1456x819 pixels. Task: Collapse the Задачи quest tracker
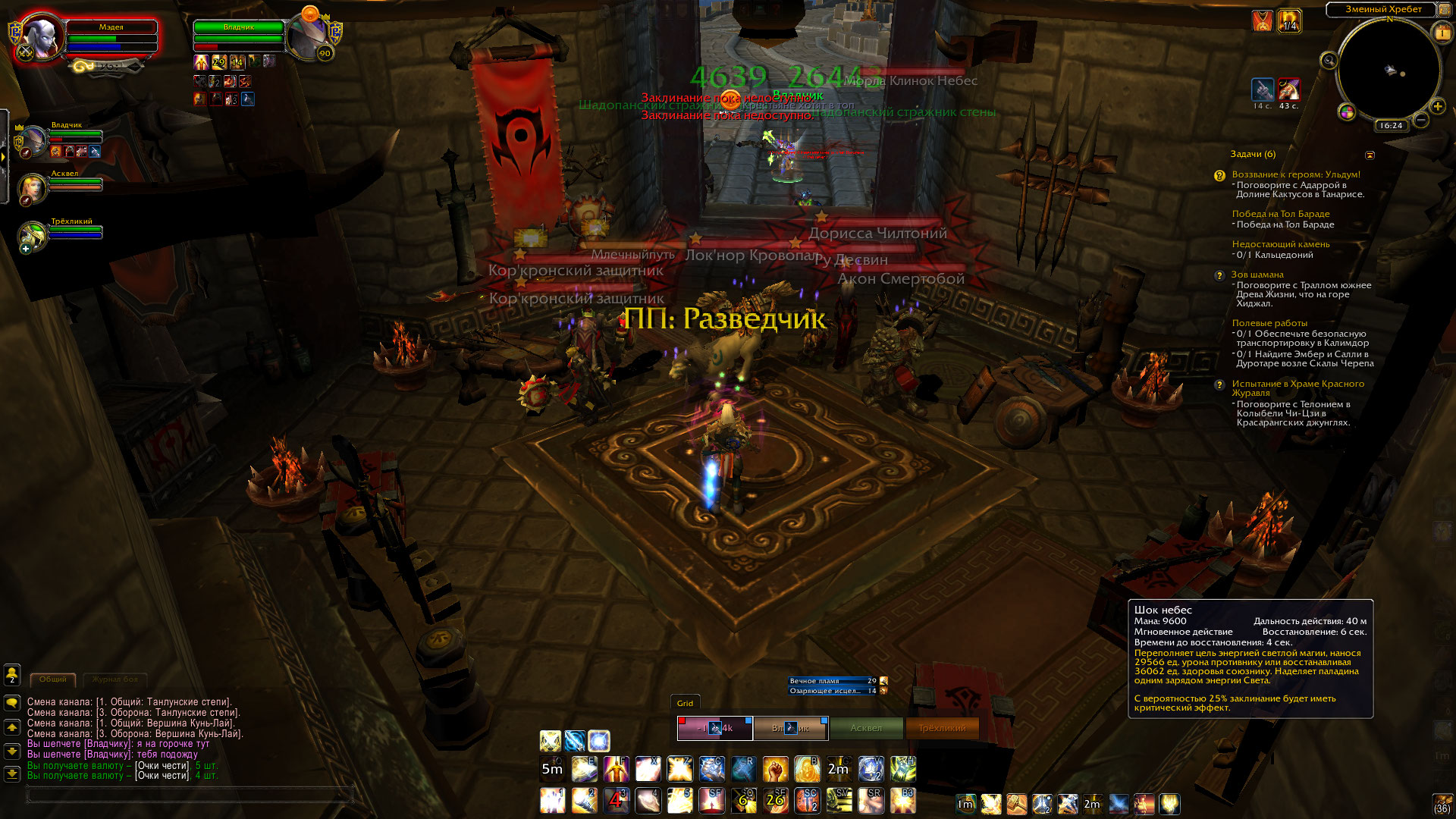pos(1370,155)
